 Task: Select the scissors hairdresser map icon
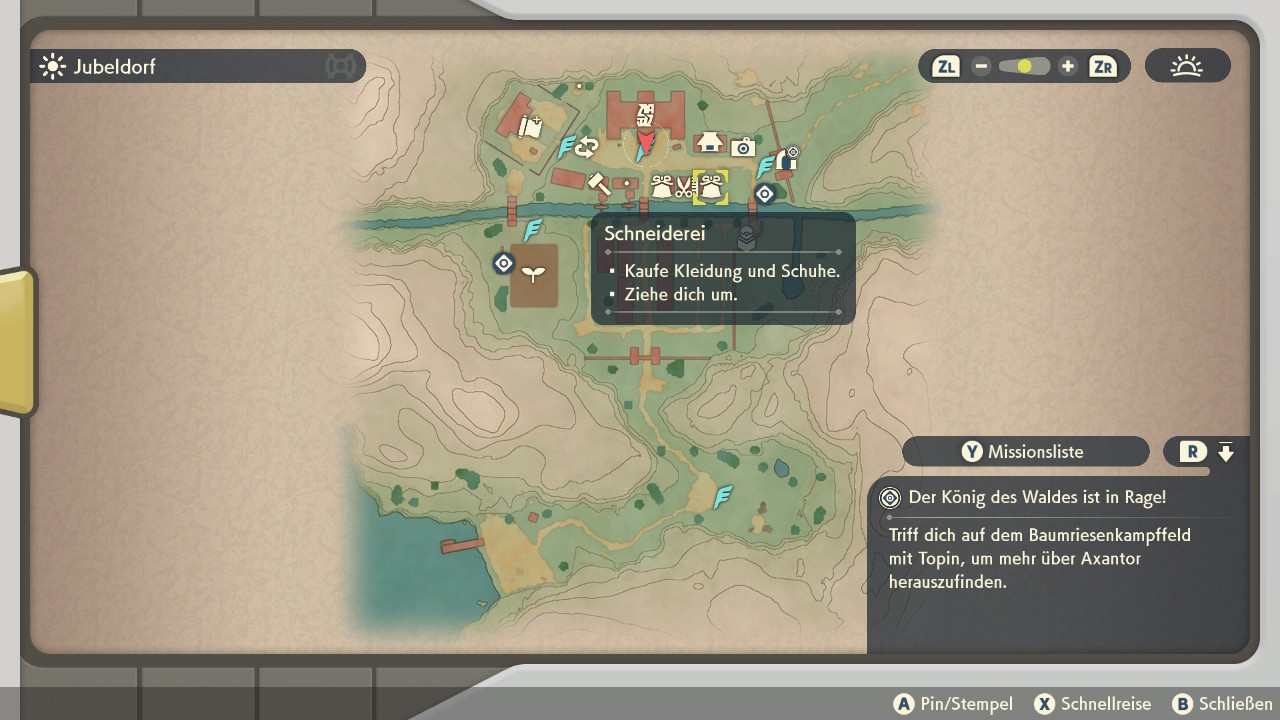pos(685,186)
